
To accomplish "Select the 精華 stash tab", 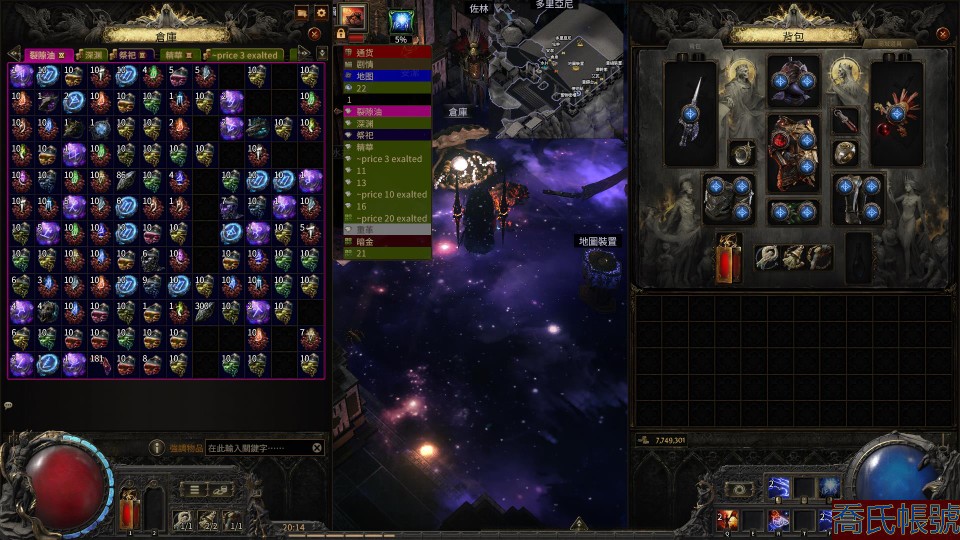I will 175,54.
